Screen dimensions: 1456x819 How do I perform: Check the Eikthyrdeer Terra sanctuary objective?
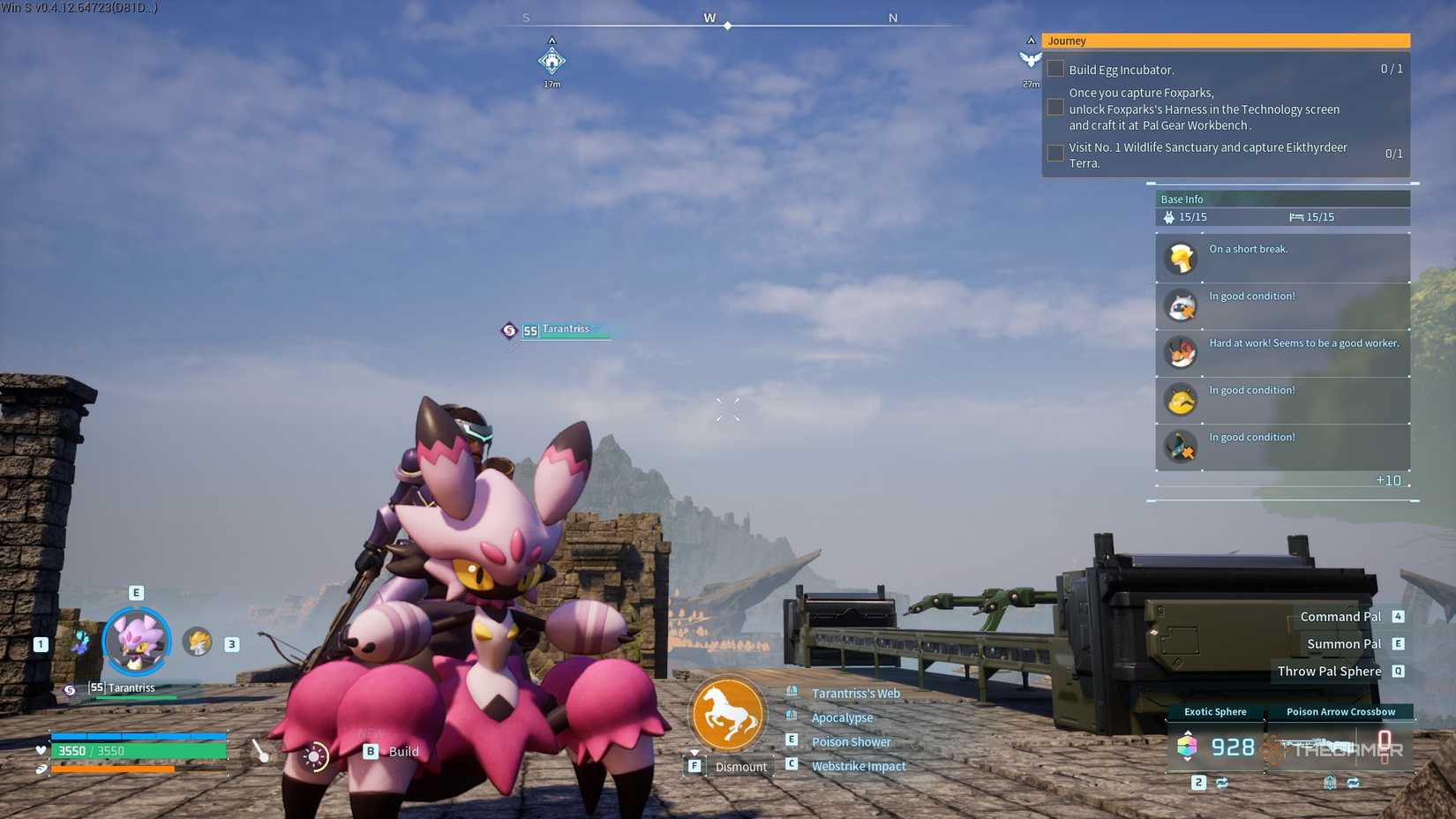click(x=1055, y=153)
